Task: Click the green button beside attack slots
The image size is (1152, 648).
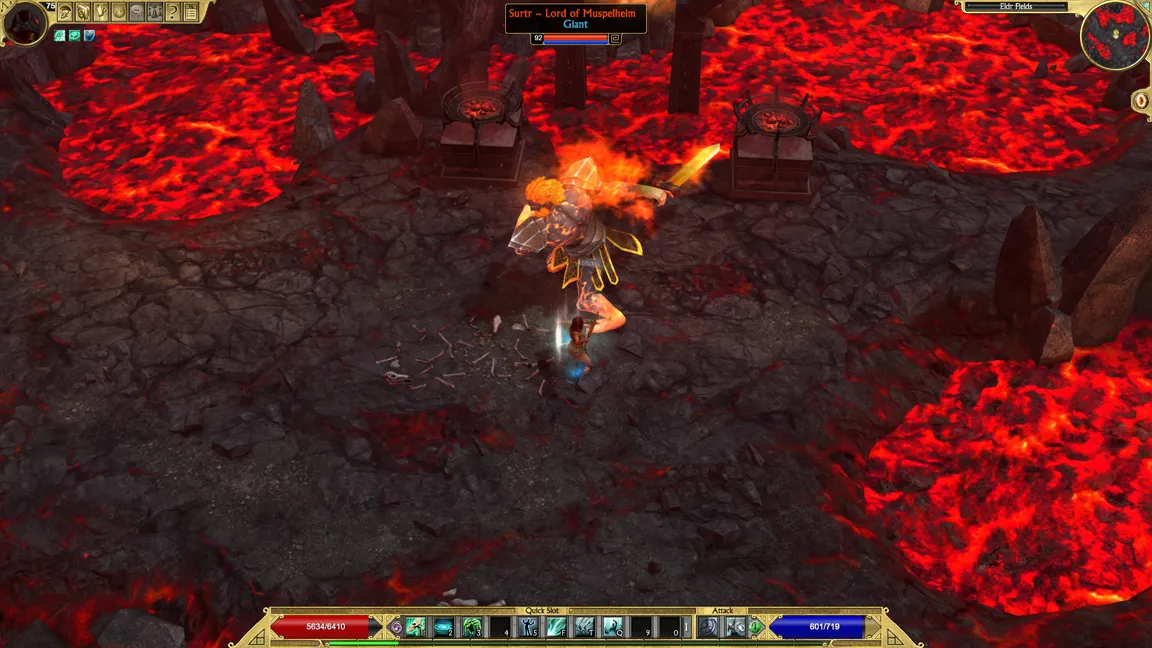Action: click(x=757, y=627)
